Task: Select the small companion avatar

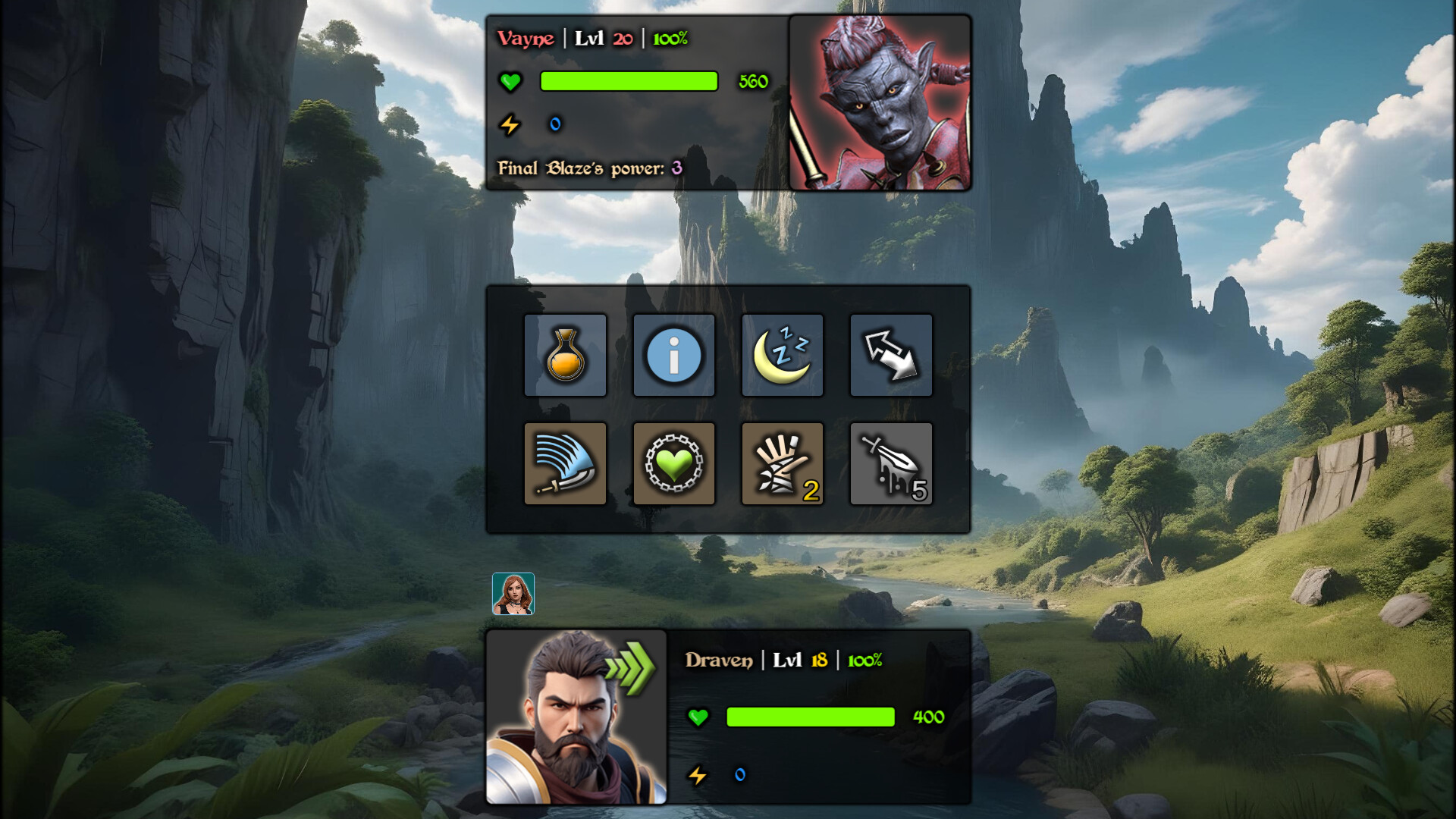Action: click(514, 595)
